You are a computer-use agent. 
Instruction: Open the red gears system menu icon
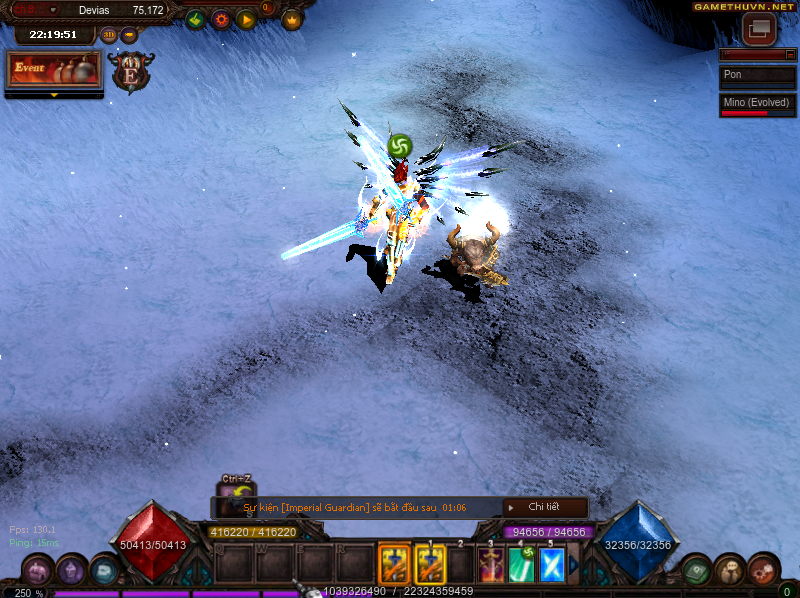pyautogui.click(x=764, y=569)
